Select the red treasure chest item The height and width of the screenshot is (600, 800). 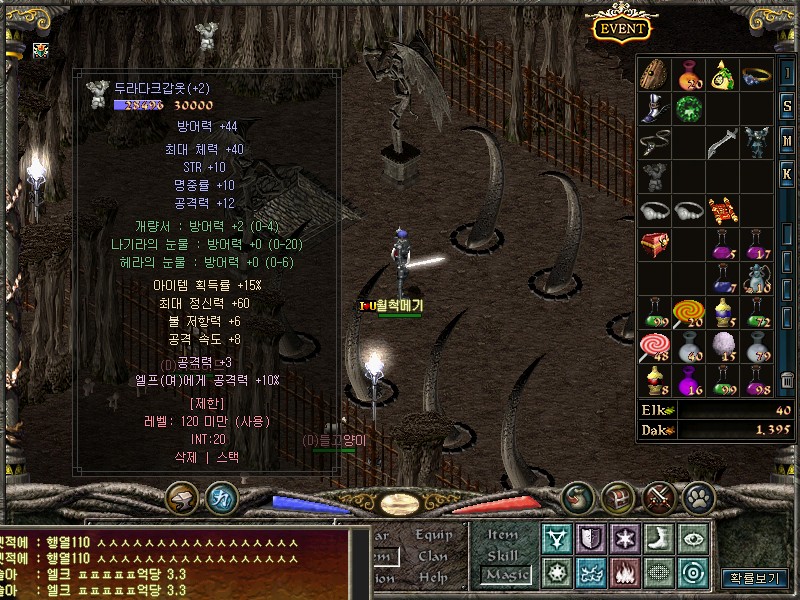point(656,244)
